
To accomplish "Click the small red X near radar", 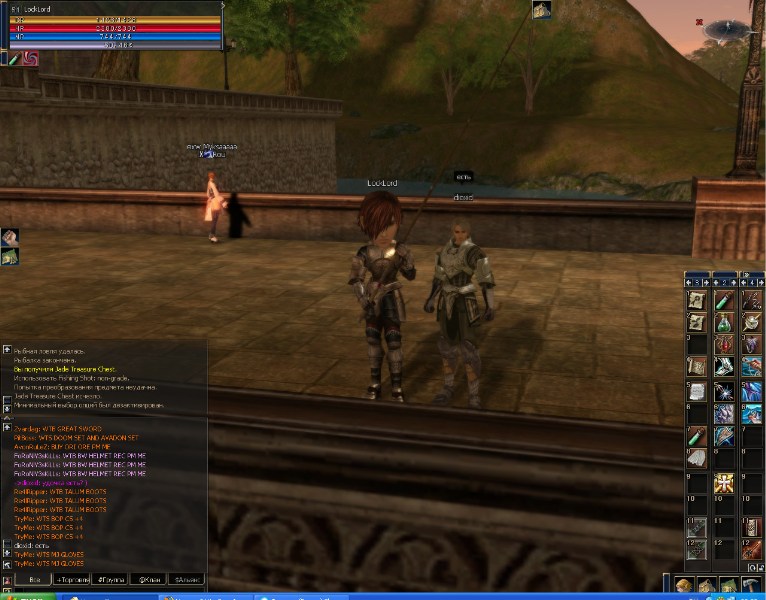I will coord(698,21).
